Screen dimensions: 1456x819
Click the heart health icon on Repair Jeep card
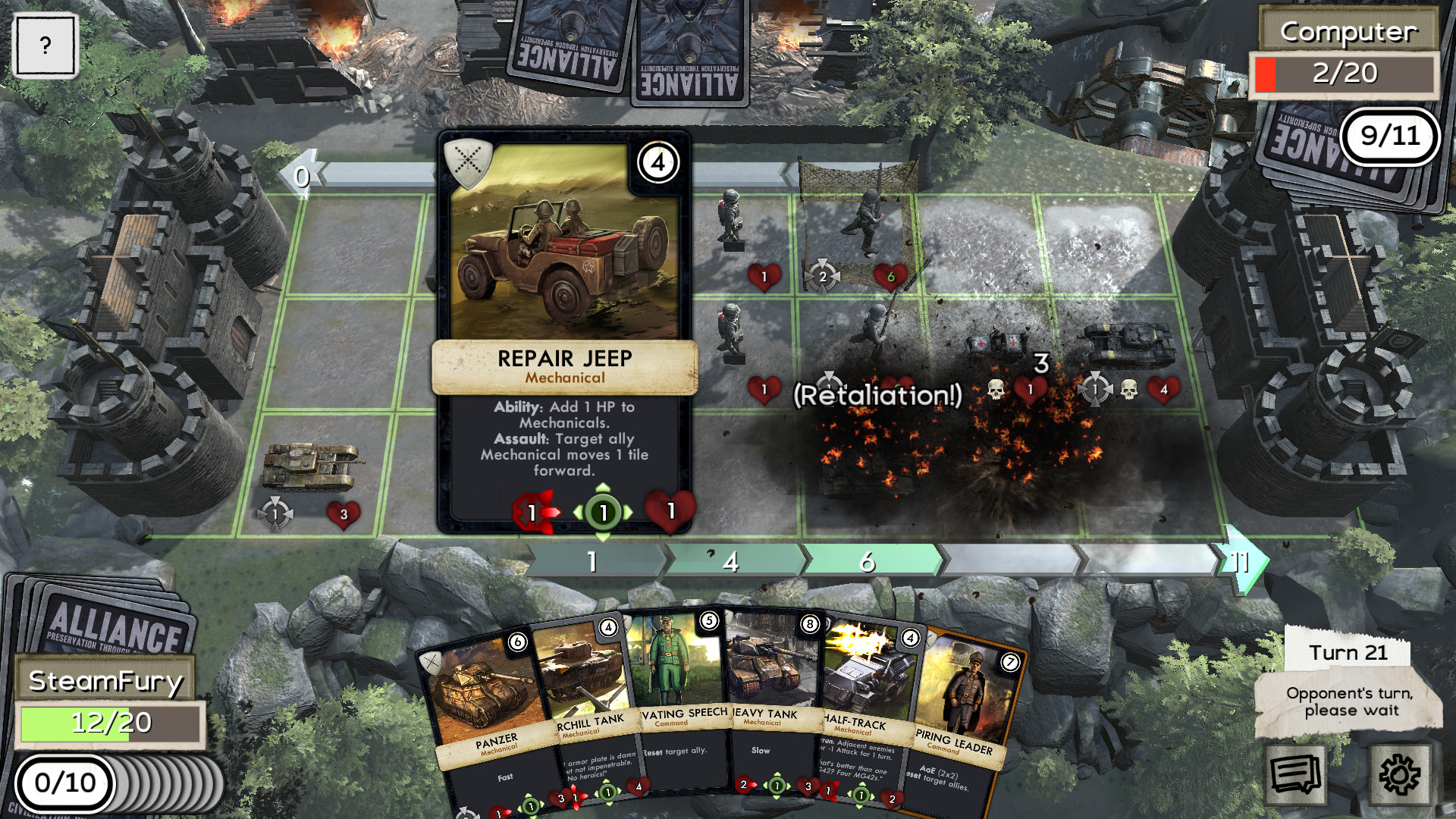tap(671, 510)
